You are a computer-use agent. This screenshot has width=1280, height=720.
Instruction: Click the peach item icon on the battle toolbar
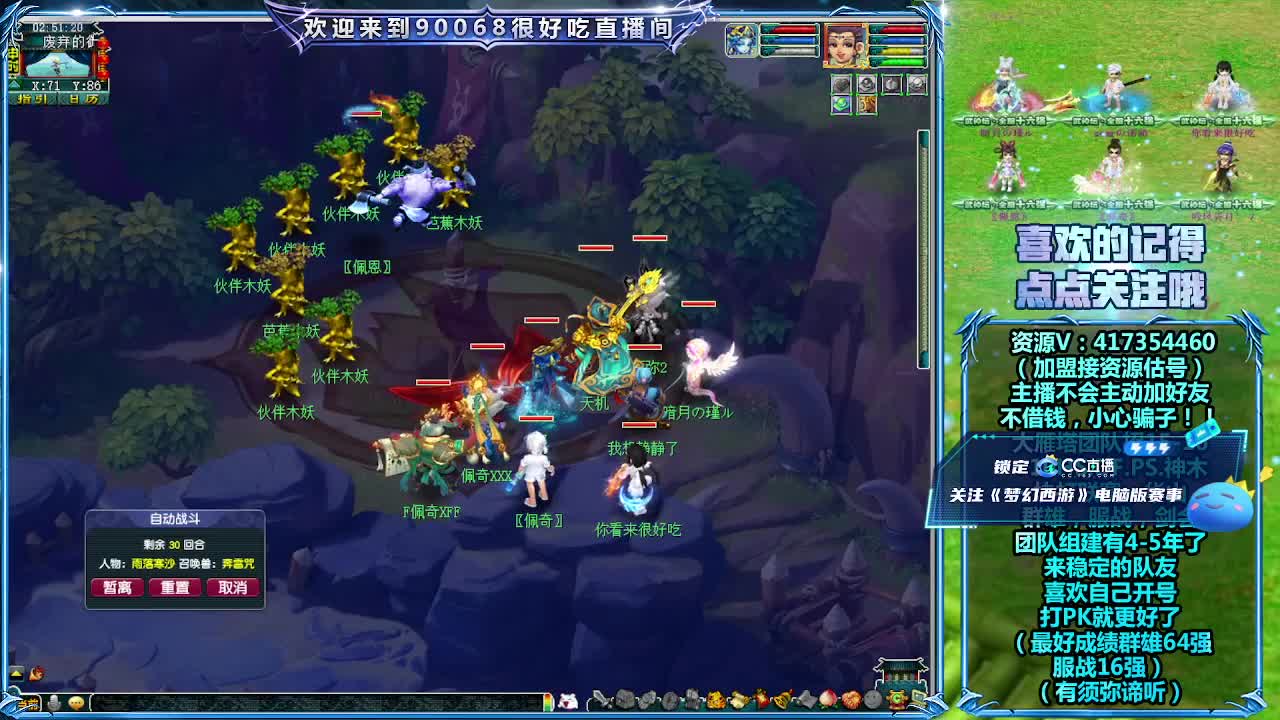[827, 701]
